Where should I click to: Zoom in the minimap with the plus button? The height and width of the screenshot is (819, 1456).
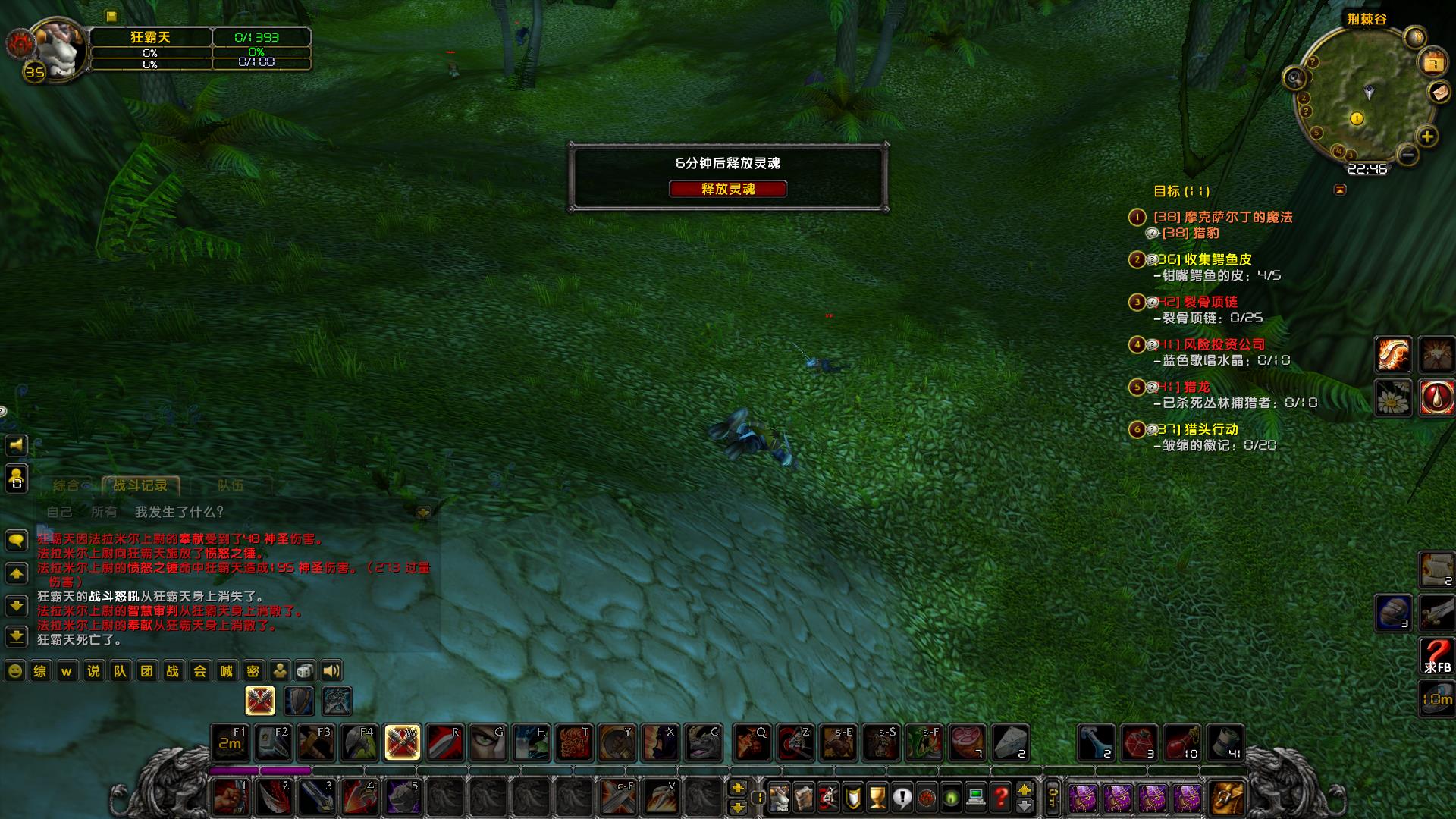1427,136
